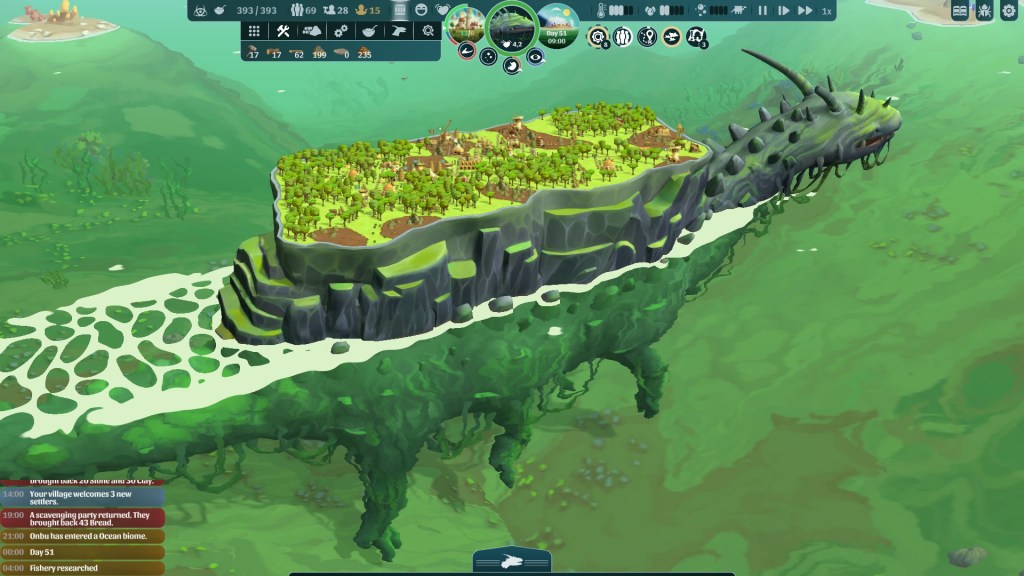Open the food bowl build category
Viewport: 1024px width, 576px height.
[x=370, y=31]
